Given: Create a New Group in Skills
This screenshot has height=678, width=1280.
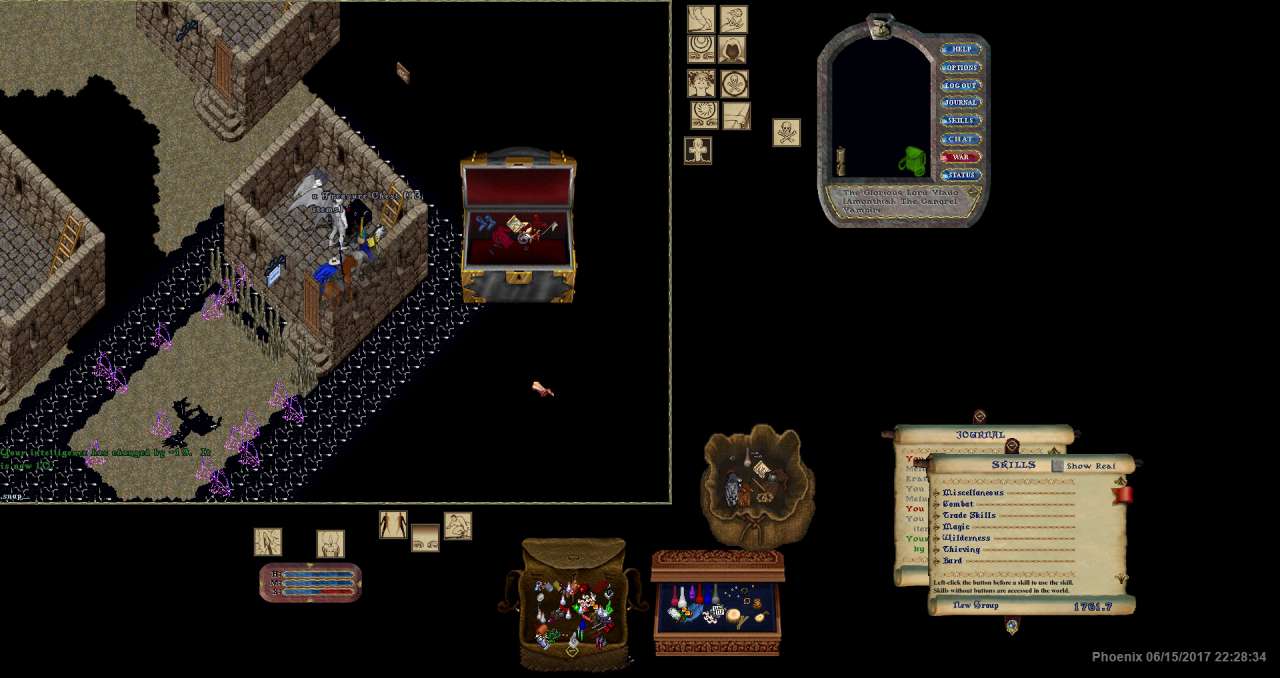Looking at the screenshot, I should point(975,606).
